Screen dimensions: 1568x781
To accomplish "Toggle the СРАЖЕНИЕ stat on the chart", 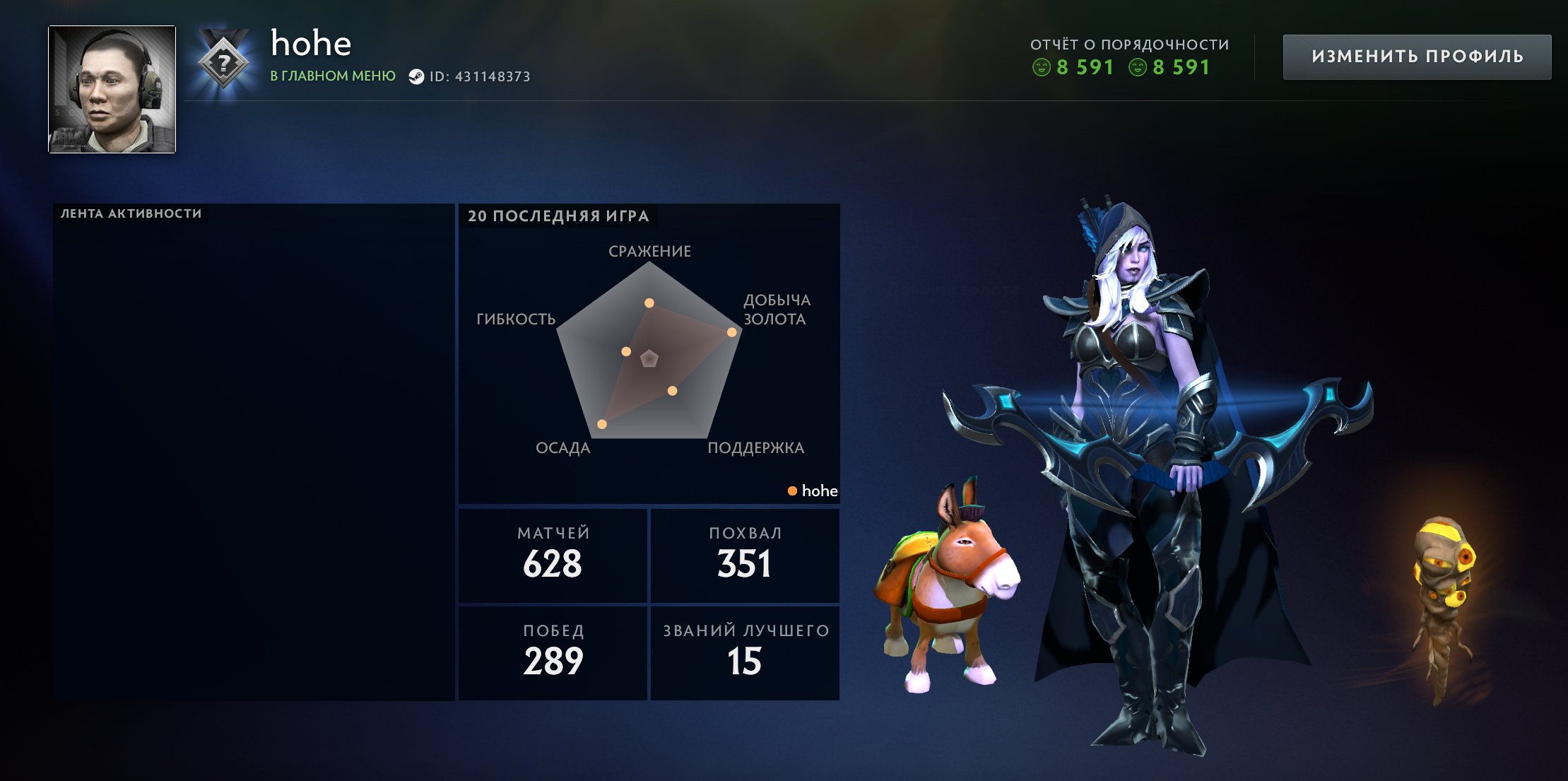I will 649,250.
